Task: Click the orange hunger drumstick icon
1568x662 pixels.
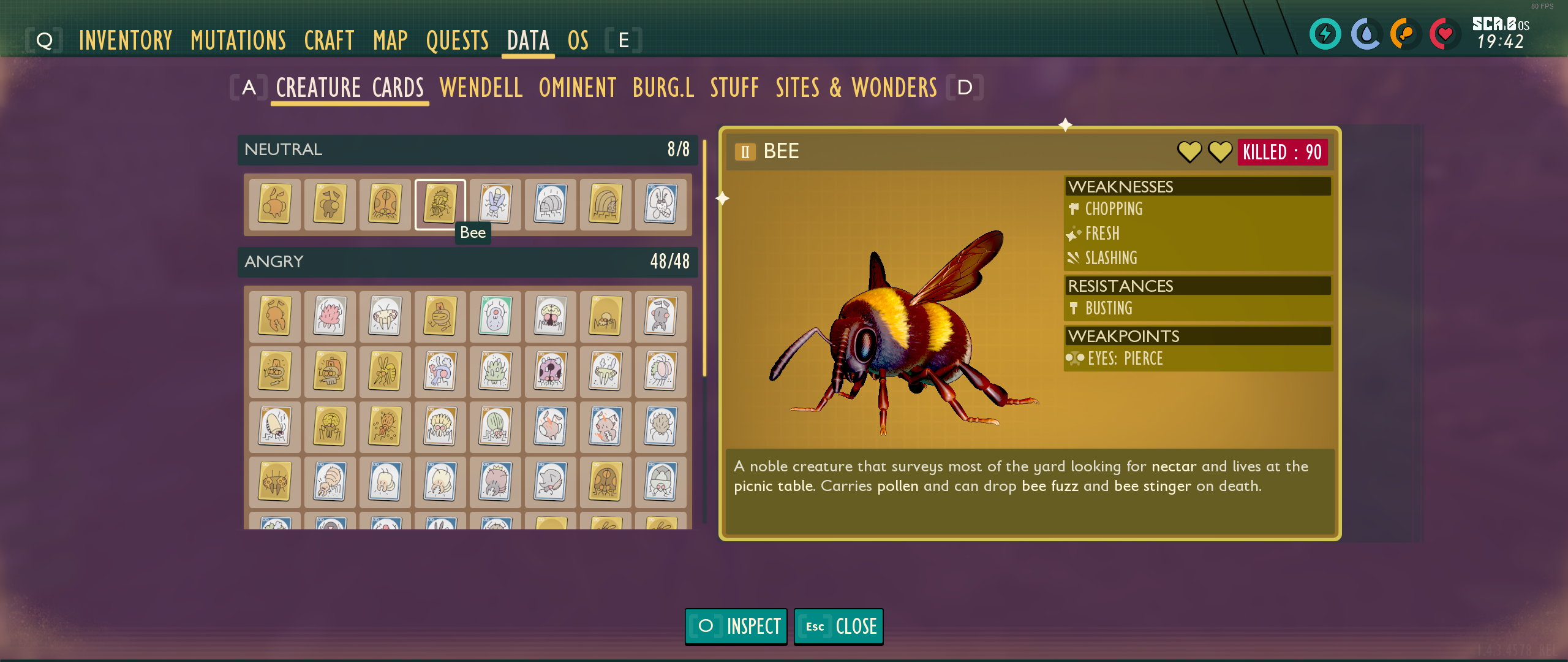Action: click(x=1404, y=35)
